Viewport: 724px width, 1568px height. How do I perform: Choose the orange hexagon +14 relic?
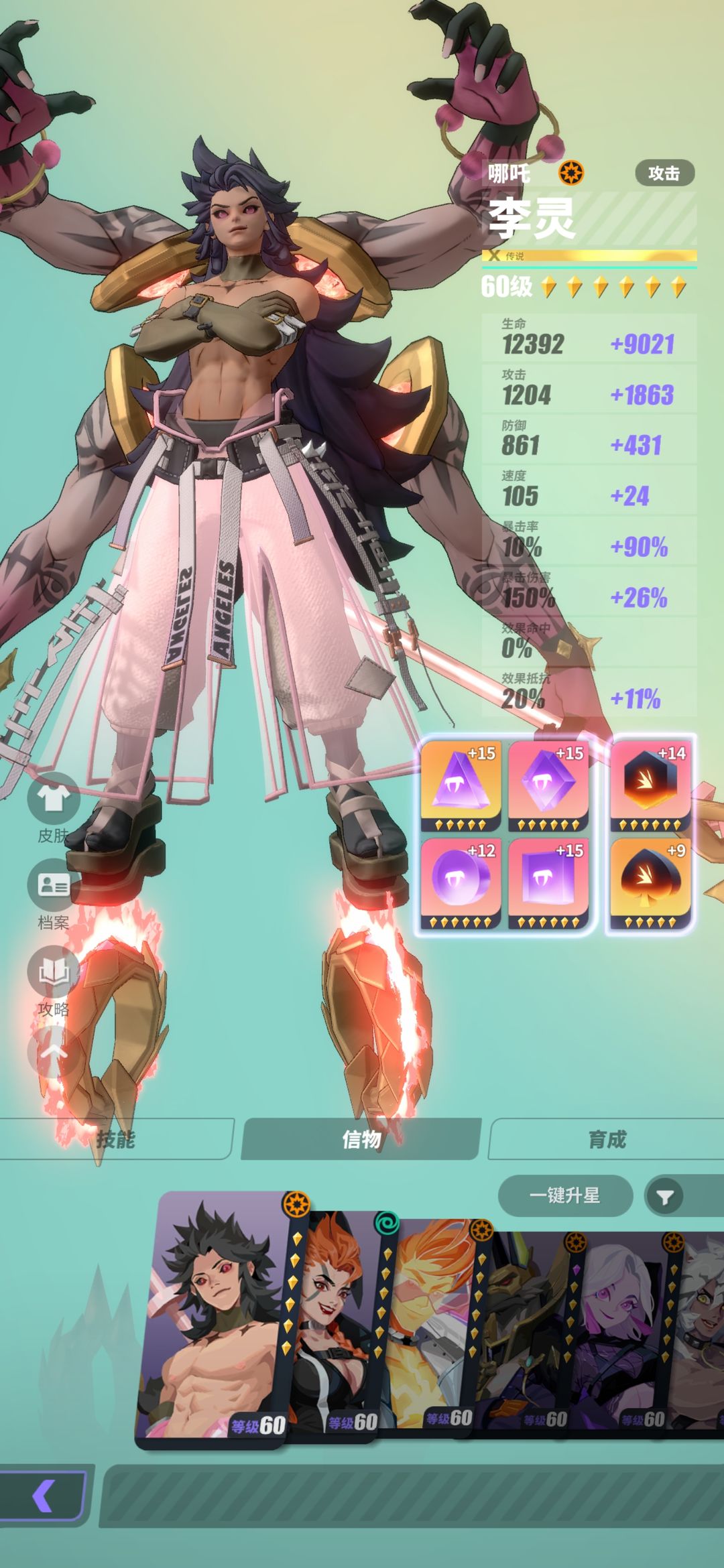click(649, 784)
